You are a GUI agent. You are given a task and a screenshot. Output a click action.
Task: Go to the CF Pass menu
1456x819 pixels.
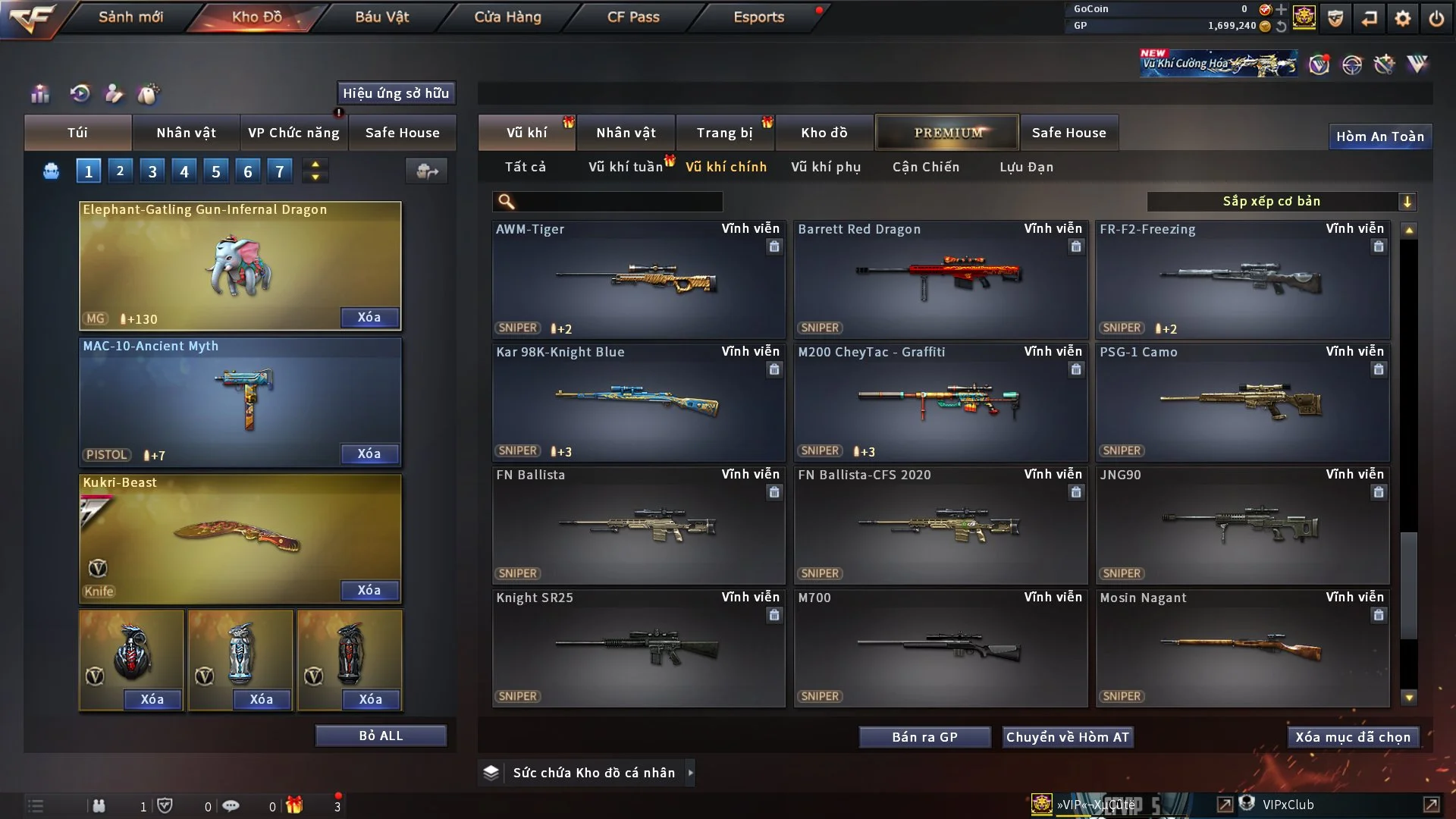point(633,17)
